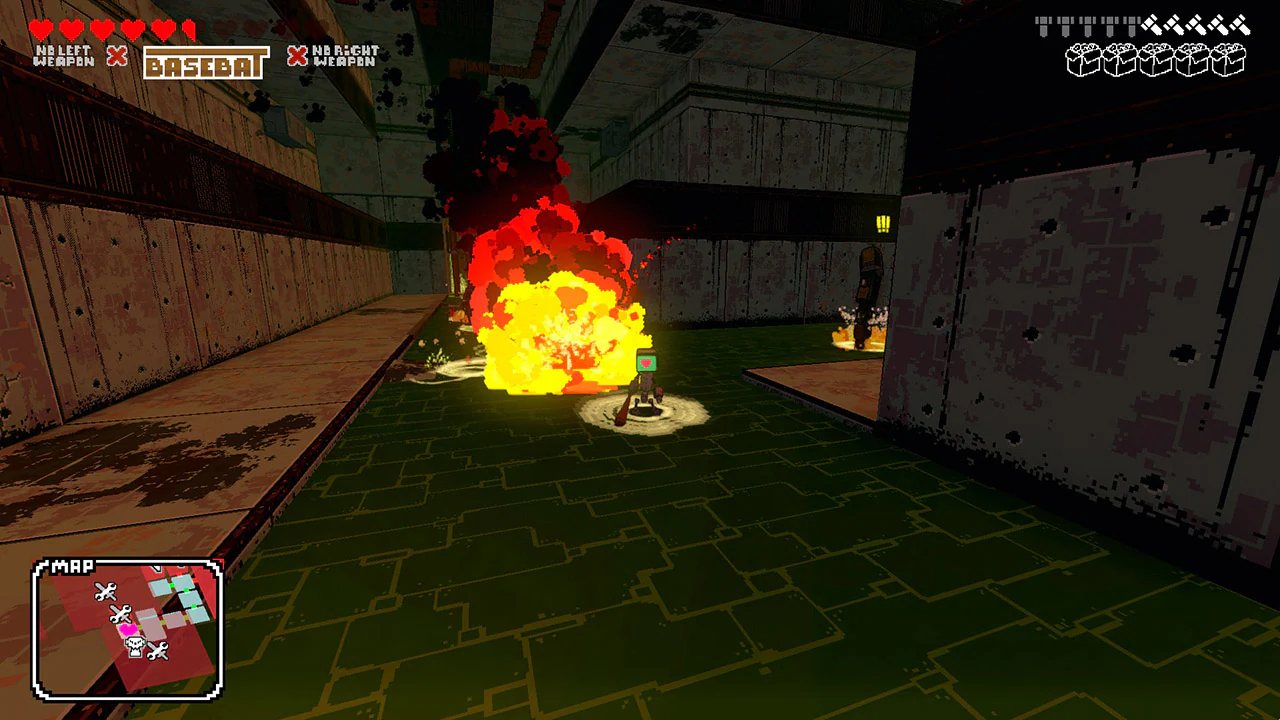
Task: Click the first grayed-out hammer icon in the HUD
Action: click(x=1043, y=23)
